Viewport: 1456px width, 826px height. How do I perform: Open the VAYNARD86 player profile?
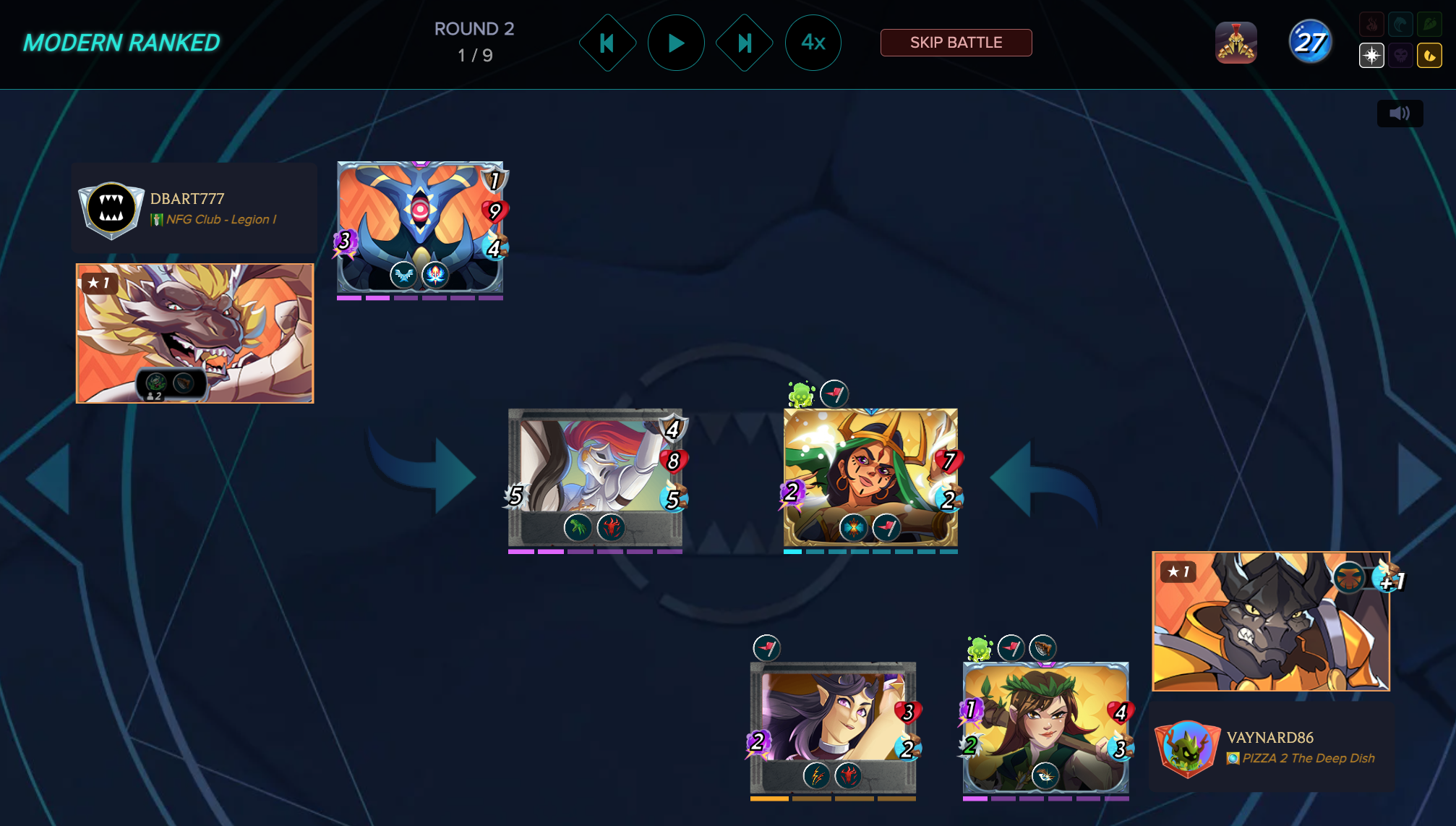[x=1269, y=738]
